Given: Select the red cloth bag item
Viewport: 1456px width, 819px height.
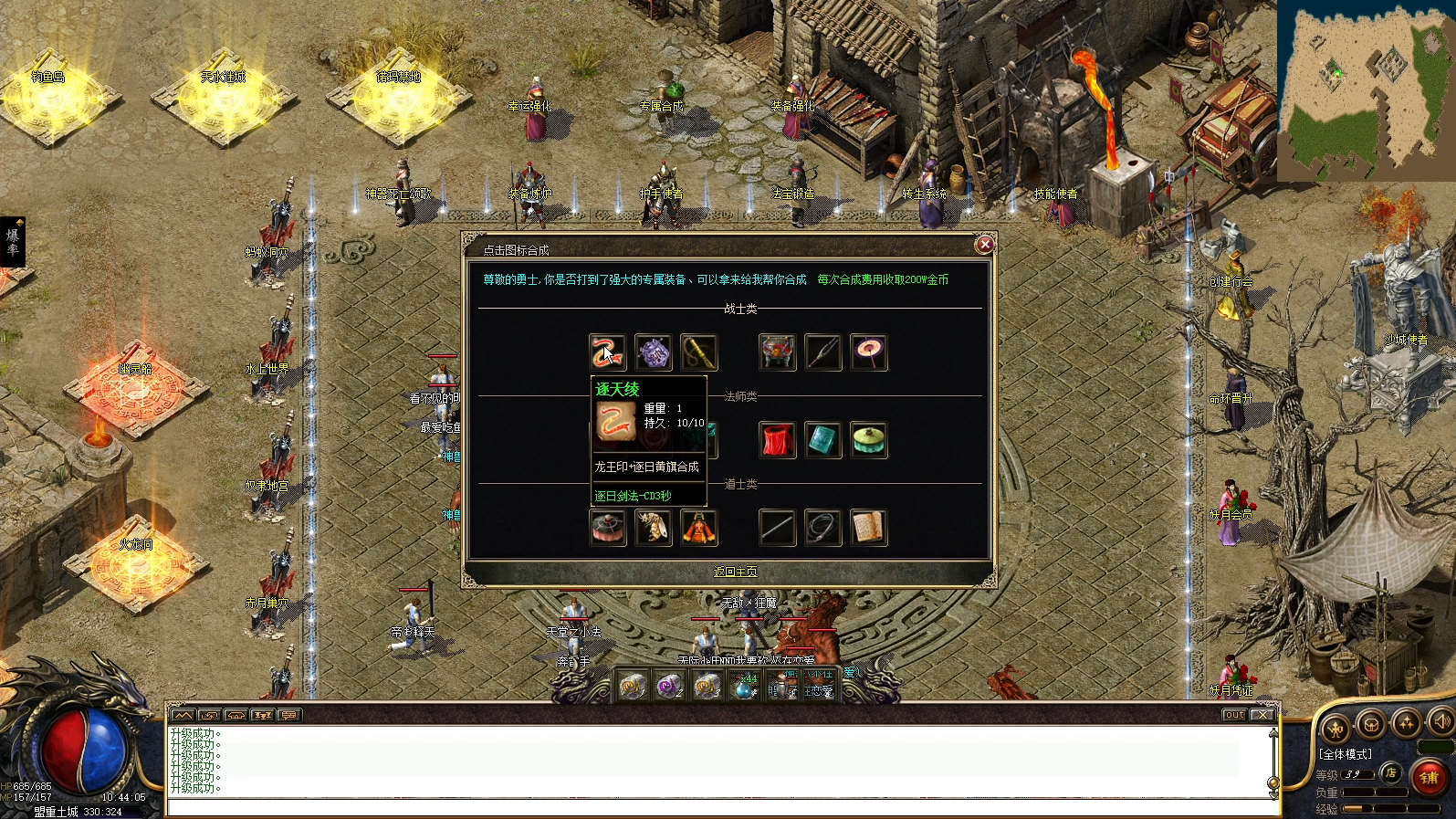Looking at the screenshot, I should point(777,440).
